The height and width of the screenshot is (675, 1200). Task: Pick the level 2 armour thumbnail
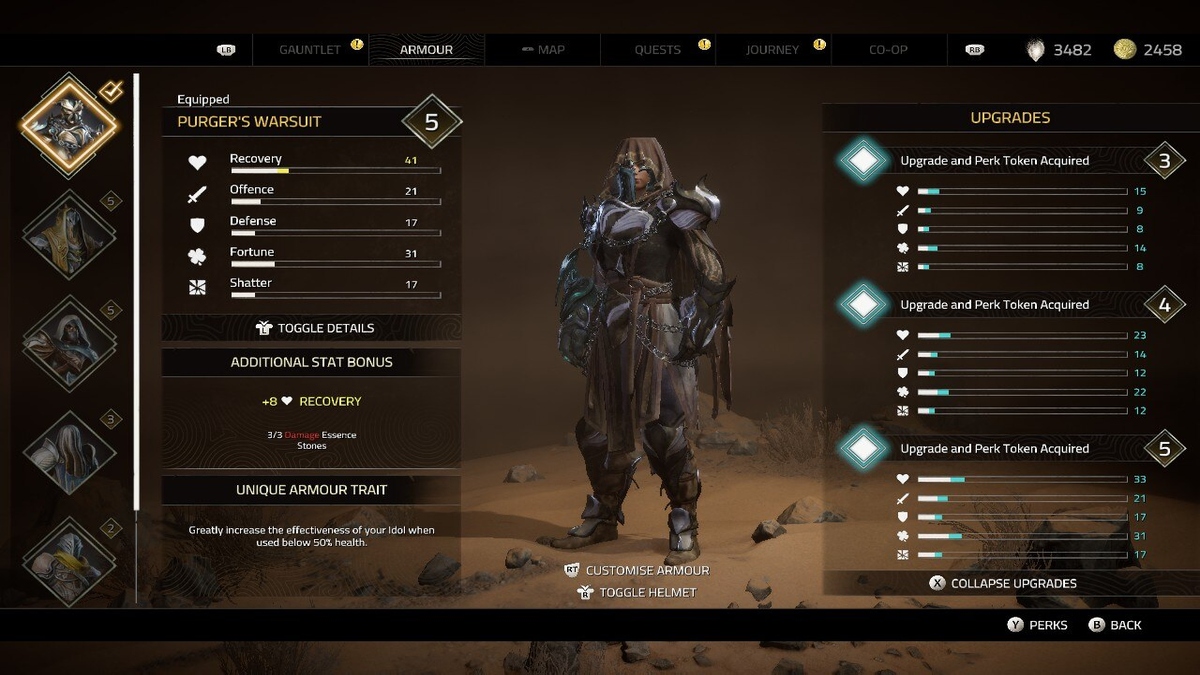click(70, 560)
